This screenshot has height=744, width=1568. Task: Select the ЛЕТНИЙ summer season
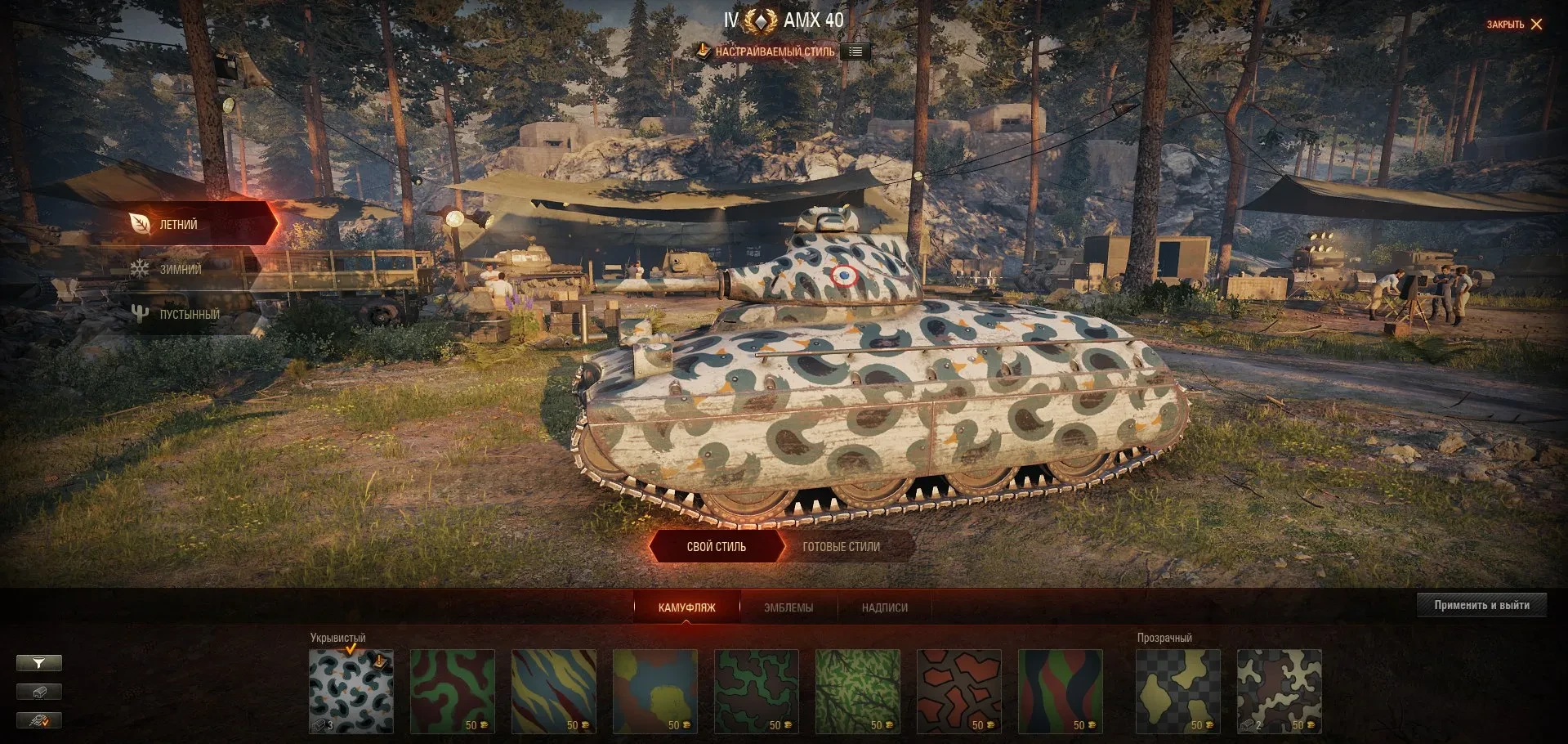coord(178,224)
